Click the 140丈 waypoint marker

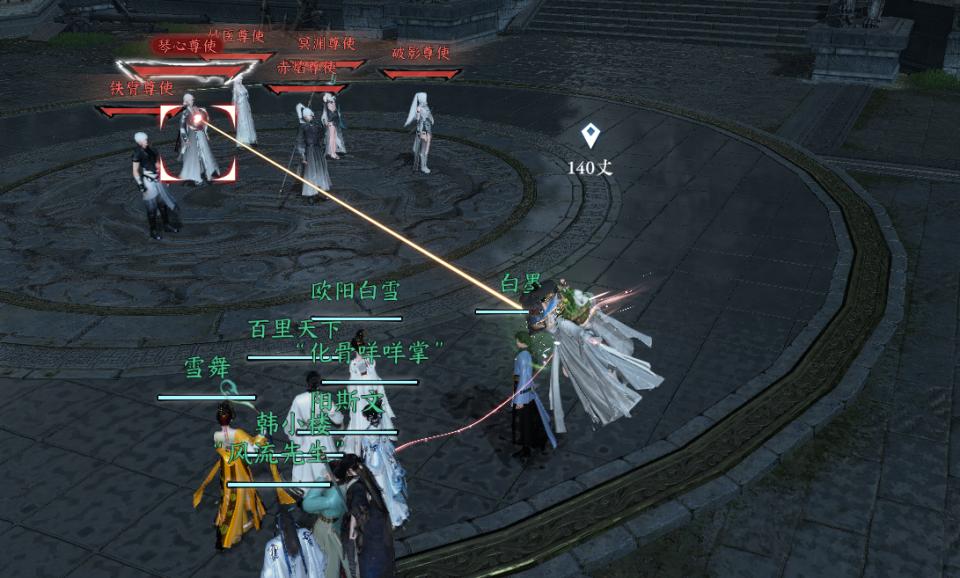(590, 136)
